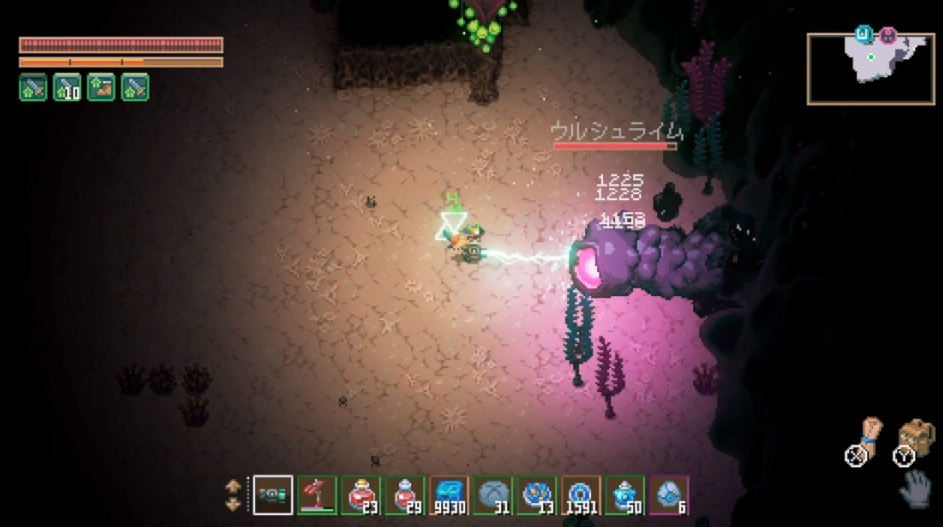
Task: Click the pink marker on the minimap
Action: click(x=887, y=35)
